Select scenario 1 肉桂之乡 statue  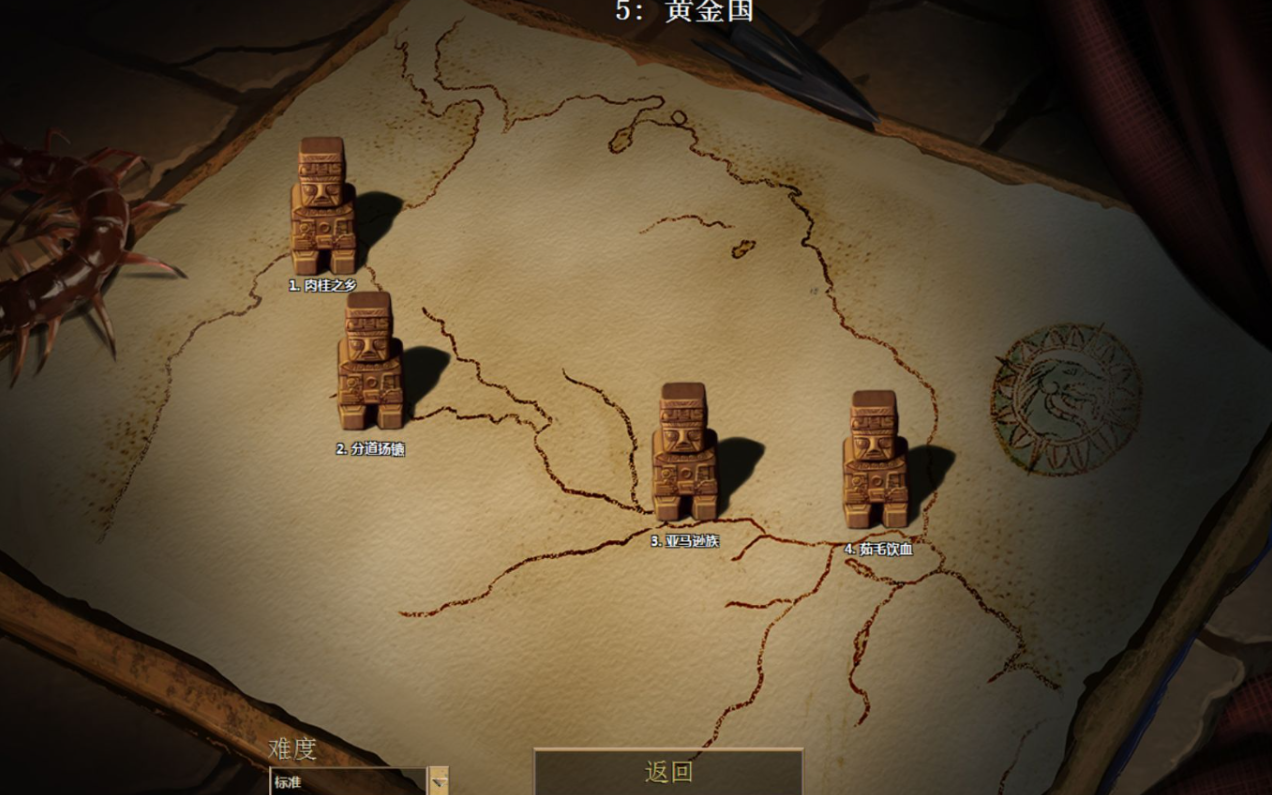point(322,206)
